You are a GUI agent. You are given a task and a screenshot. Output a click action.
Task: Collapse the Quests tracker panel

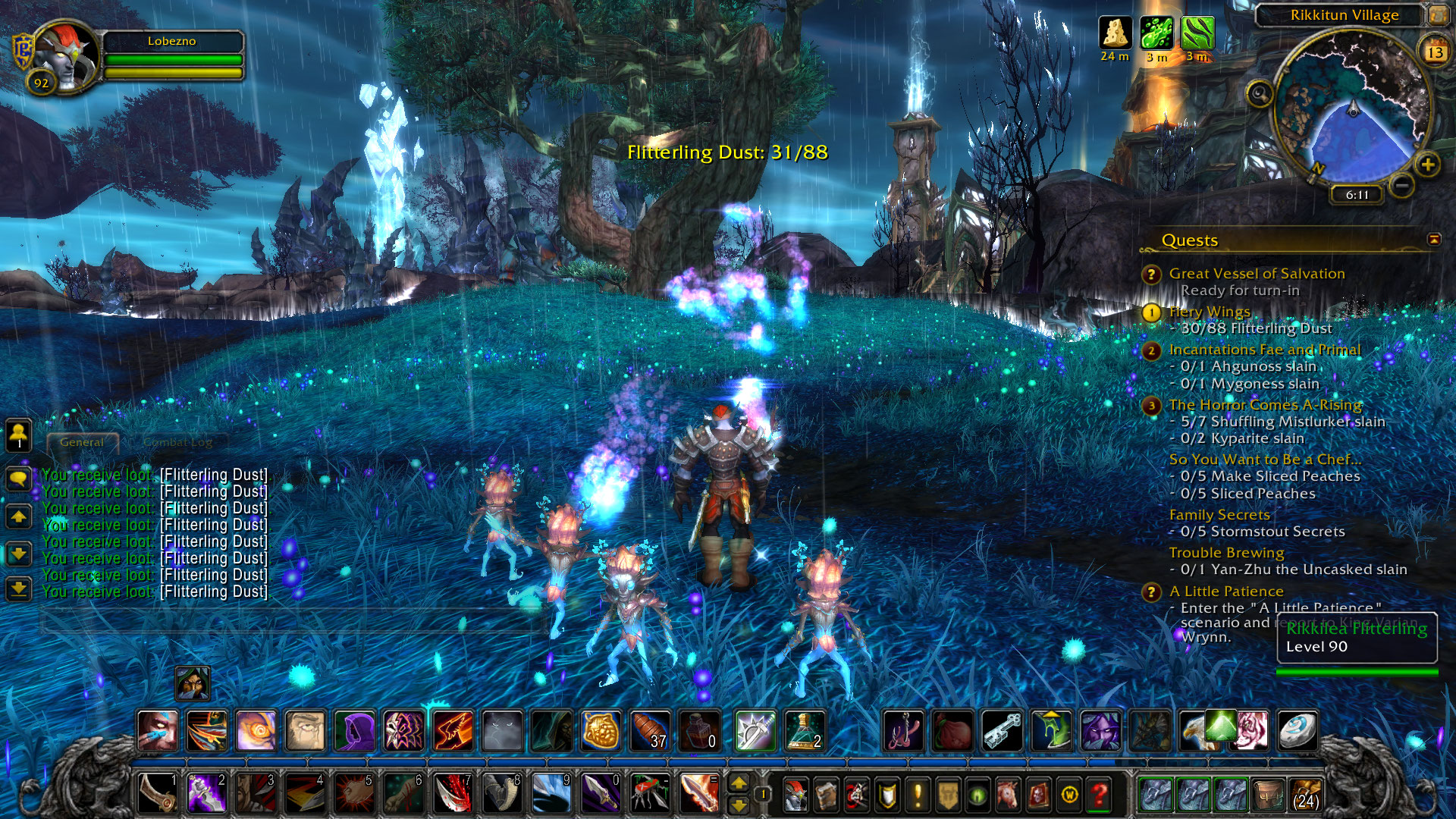1433,240
